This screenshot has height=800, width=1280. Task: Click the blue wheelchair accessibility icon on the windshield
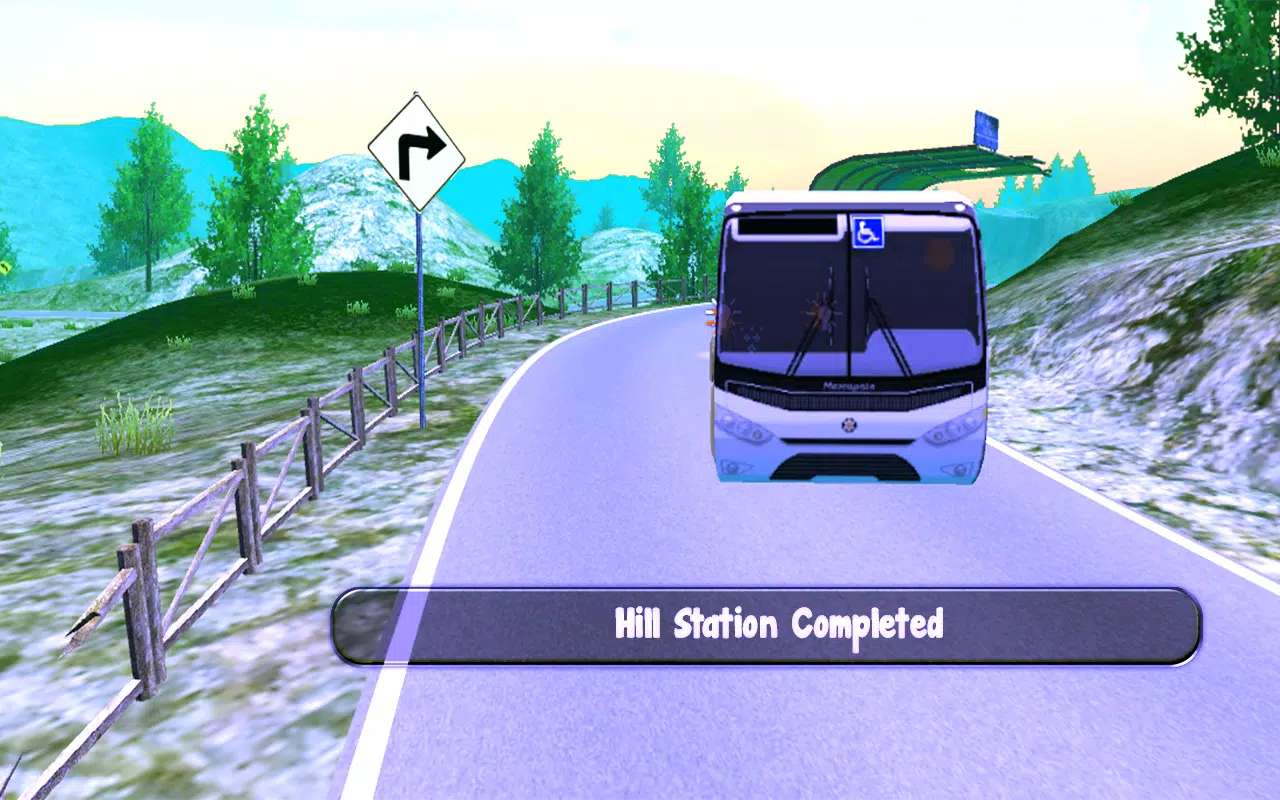[868, 232]
